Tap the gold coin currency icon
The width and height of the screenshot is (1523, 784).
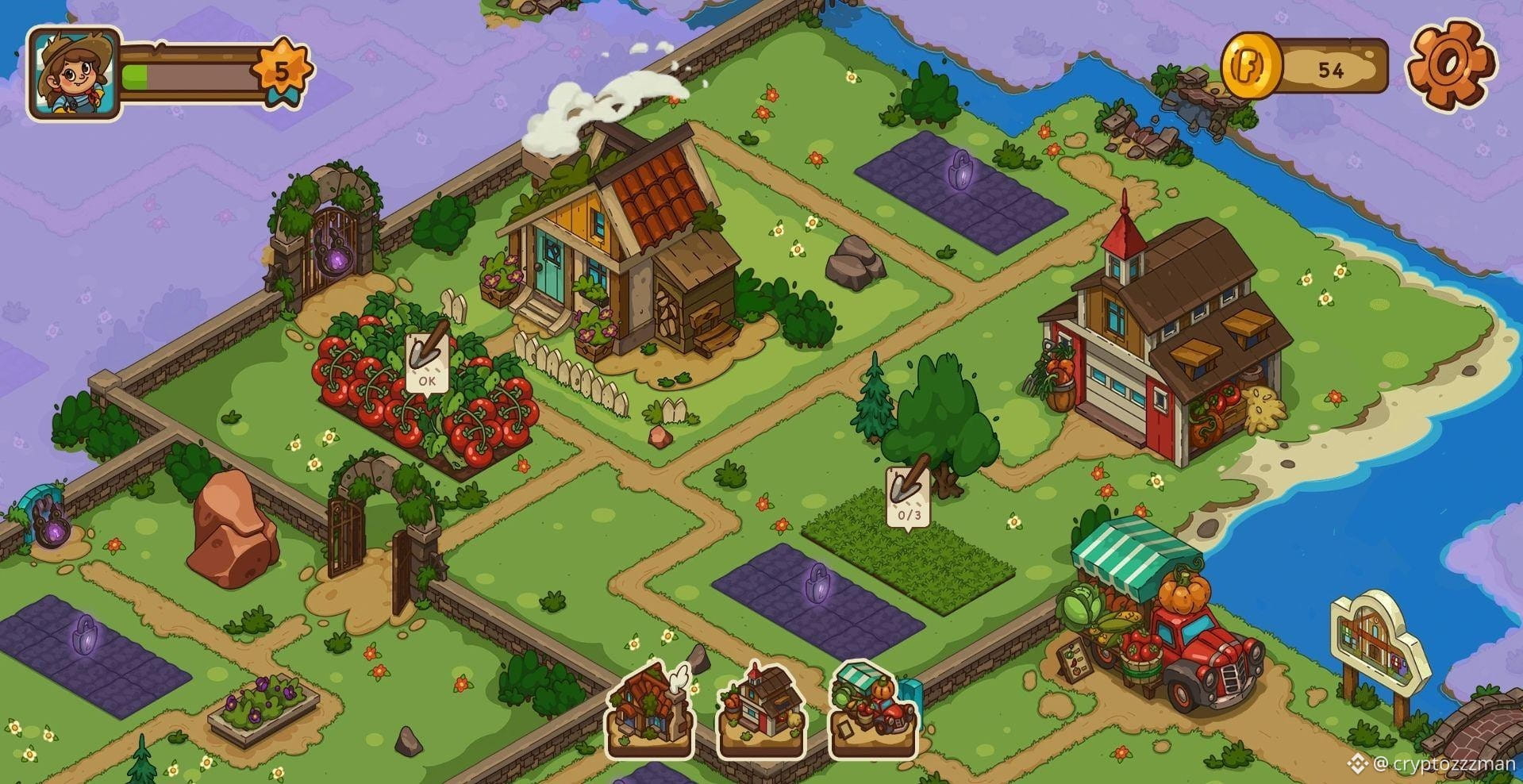[x=1251, y=67]
